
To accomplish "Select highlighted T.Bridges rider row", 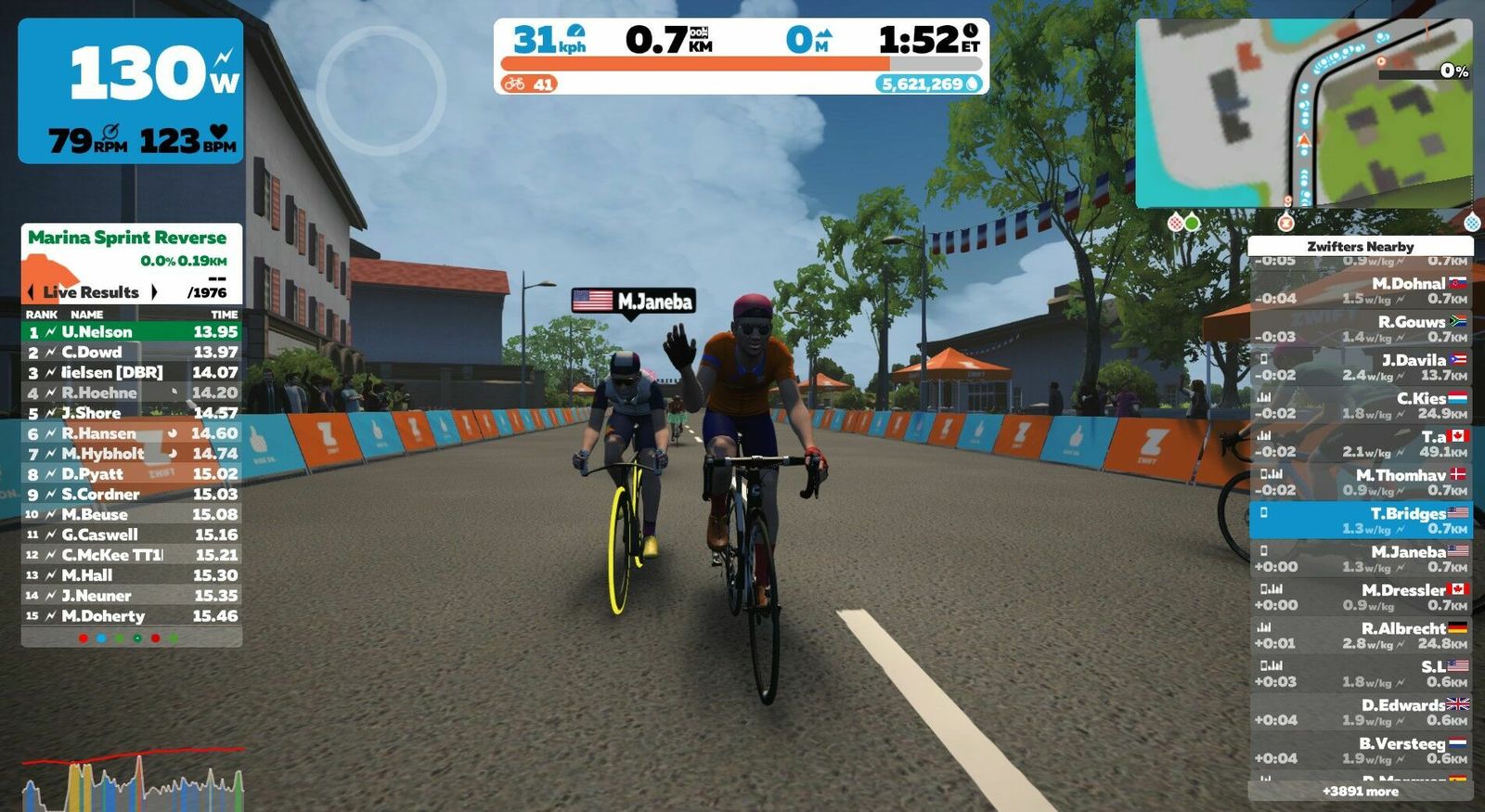I will tap(1361, 520).
